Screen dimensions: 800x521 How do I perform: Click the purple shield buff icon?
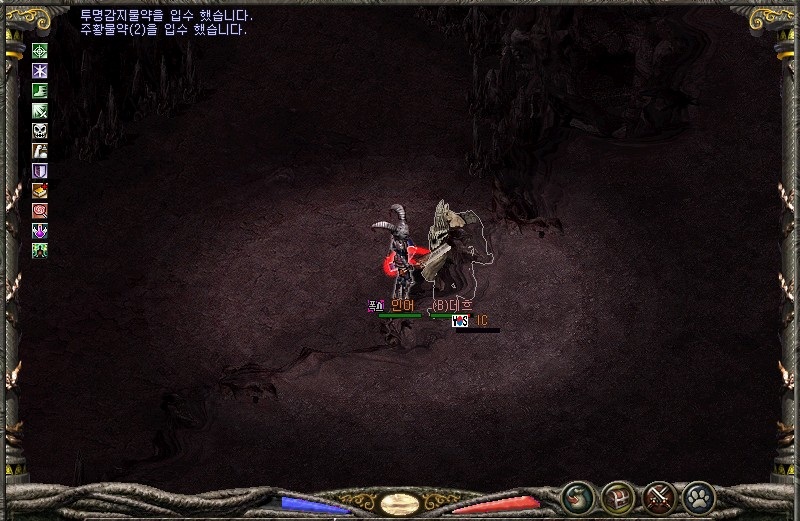pyautogui.click(x=40, y=171)
